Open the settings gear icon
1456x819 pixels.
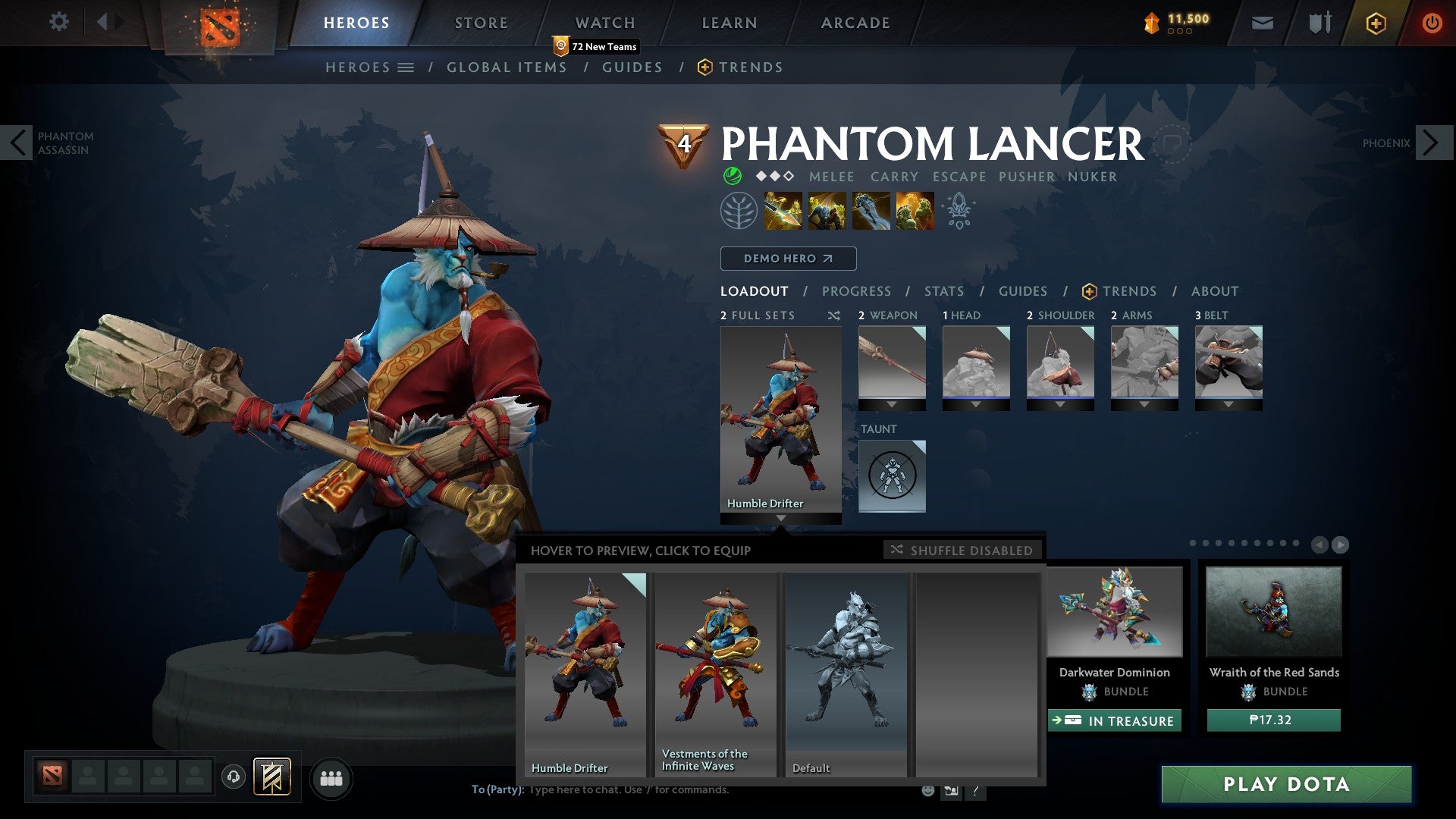click(59, 22)
